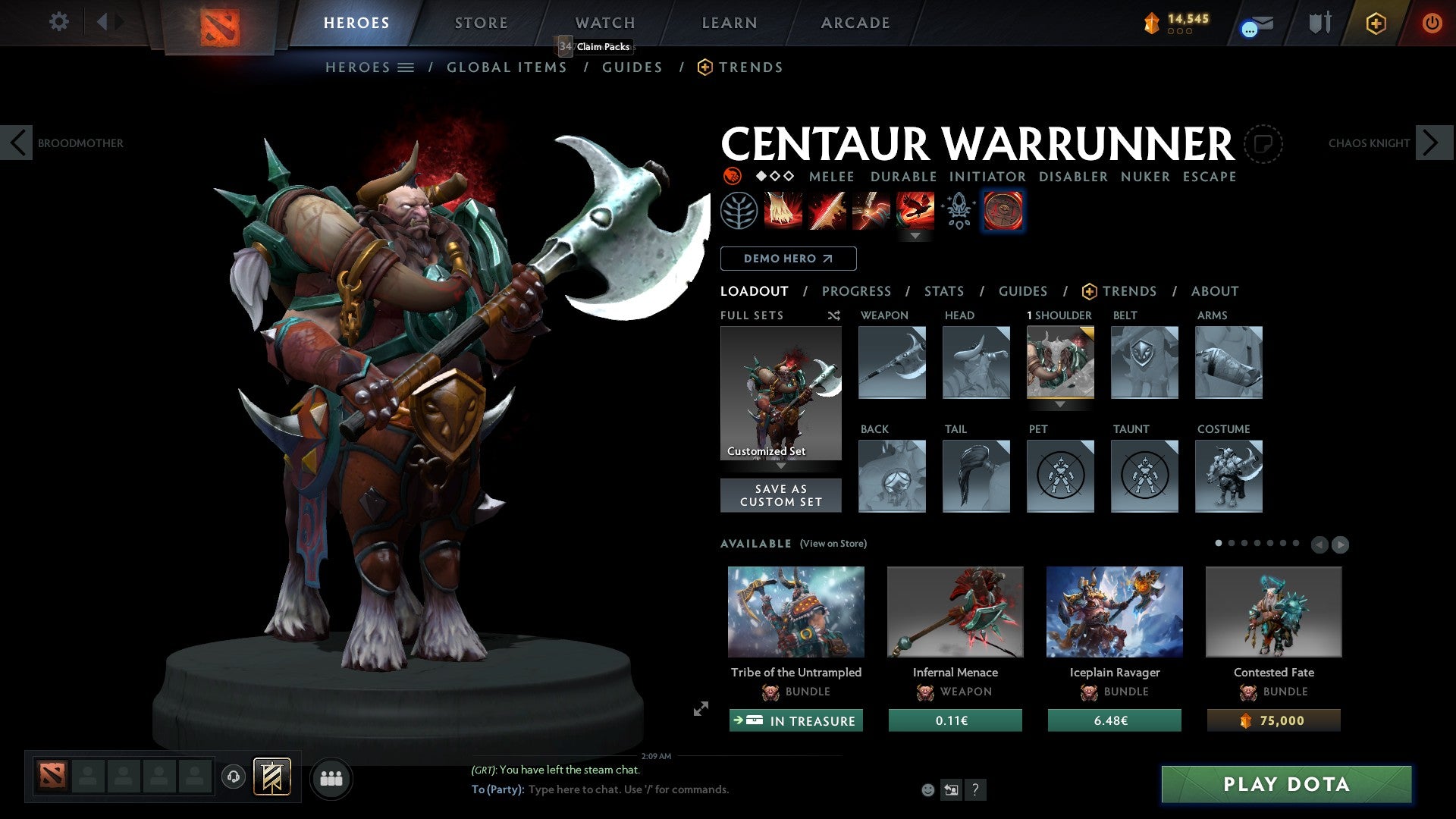The image size is (1456, 819).
Task: Toggle the voice chat headset icon
Action: click(x=233, y=777)
